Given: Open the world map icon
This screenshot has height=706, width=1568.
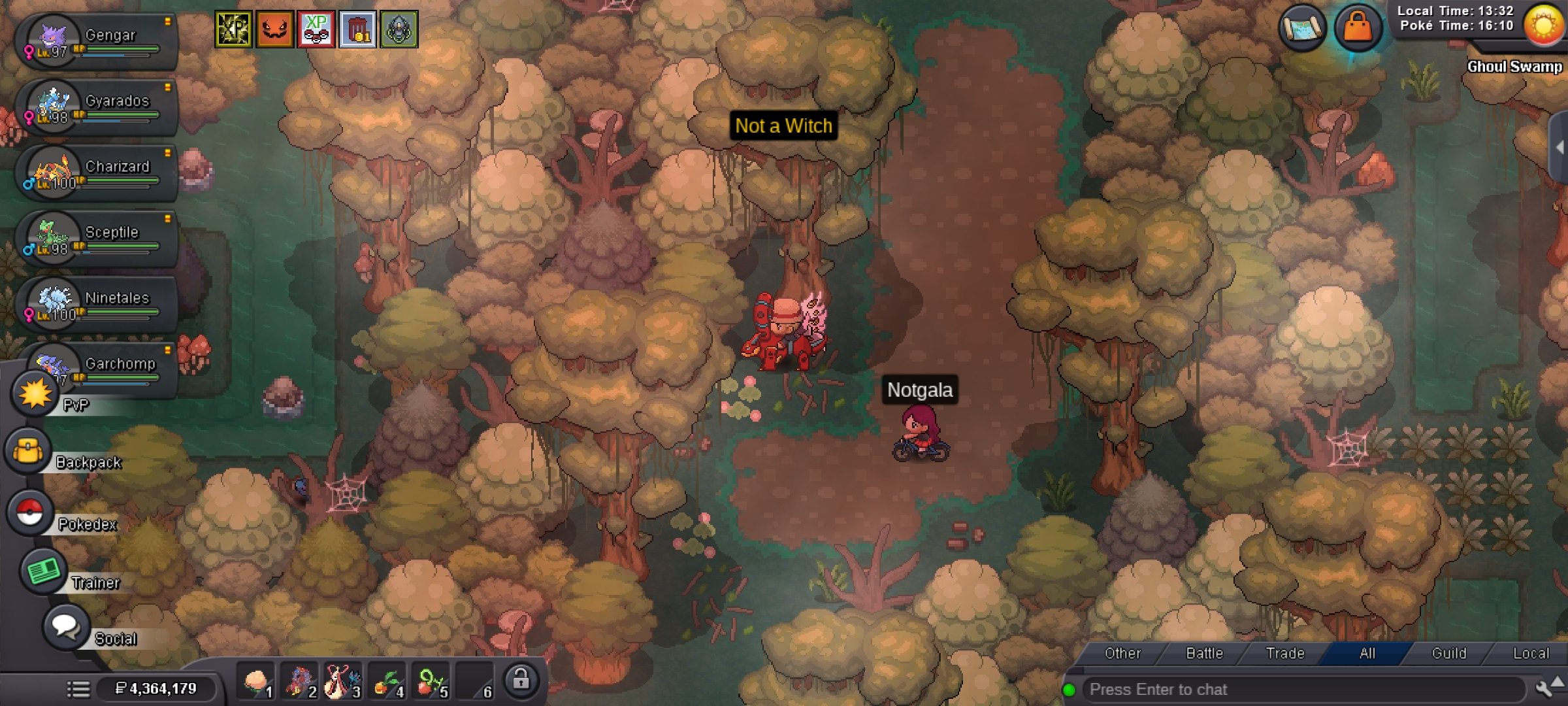Looking at the screenshot, I should tap(1302, 28).
